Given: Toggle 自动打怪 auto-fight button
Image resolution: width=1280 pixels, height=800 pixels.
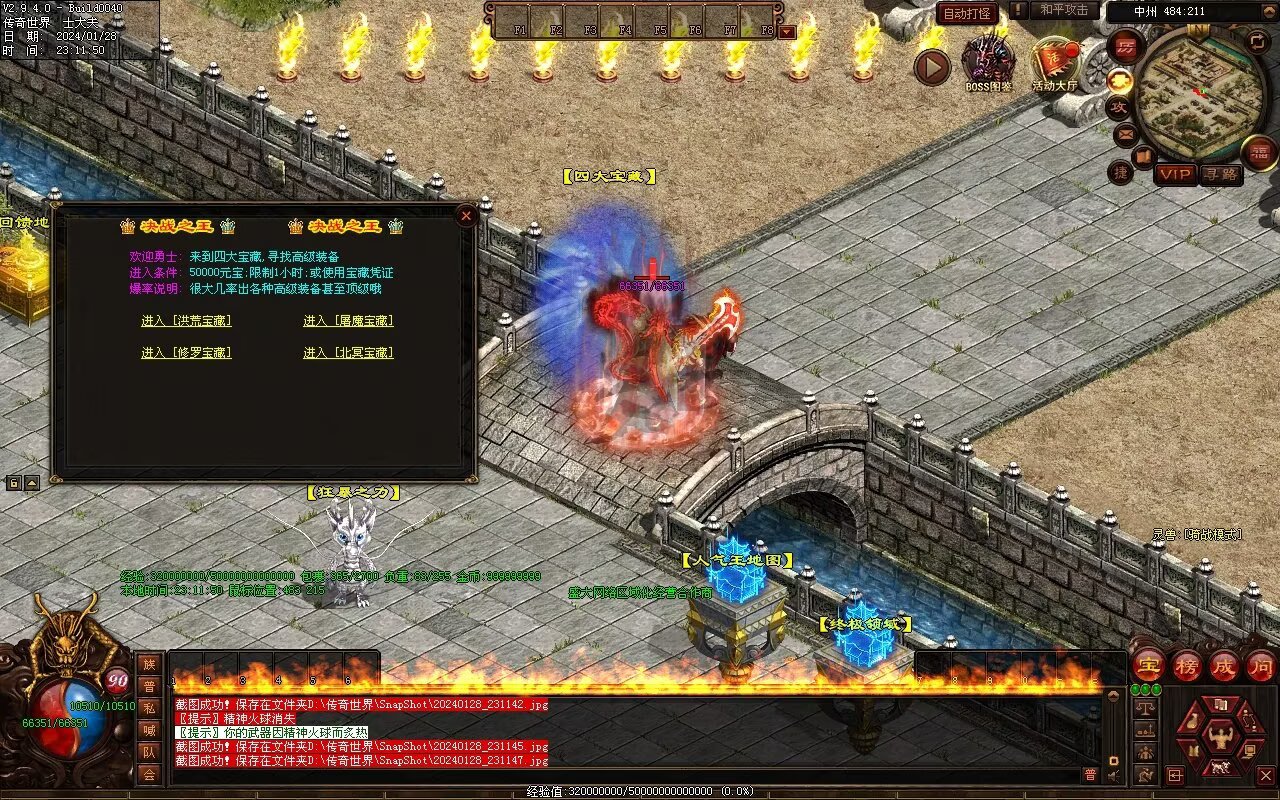Looking at the screenshot, I should pyautogui.click(x=968, y=13).
